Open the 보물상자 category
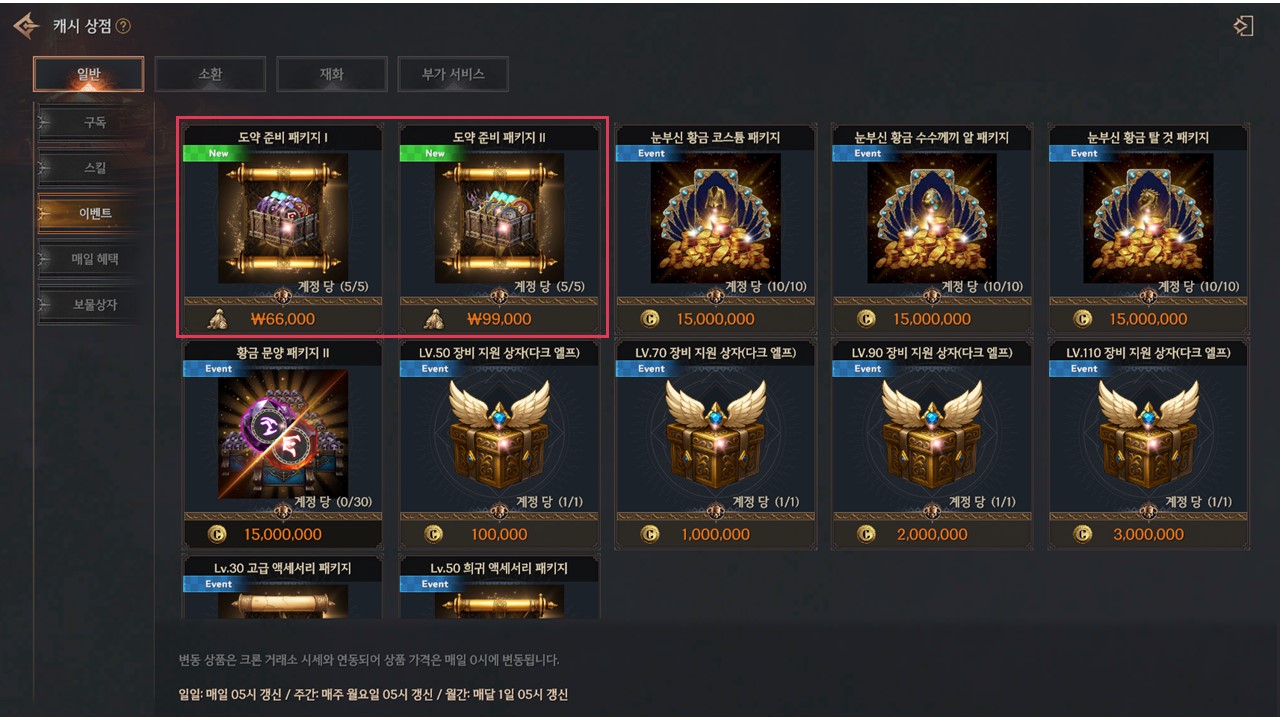 [x=94, y=304]
